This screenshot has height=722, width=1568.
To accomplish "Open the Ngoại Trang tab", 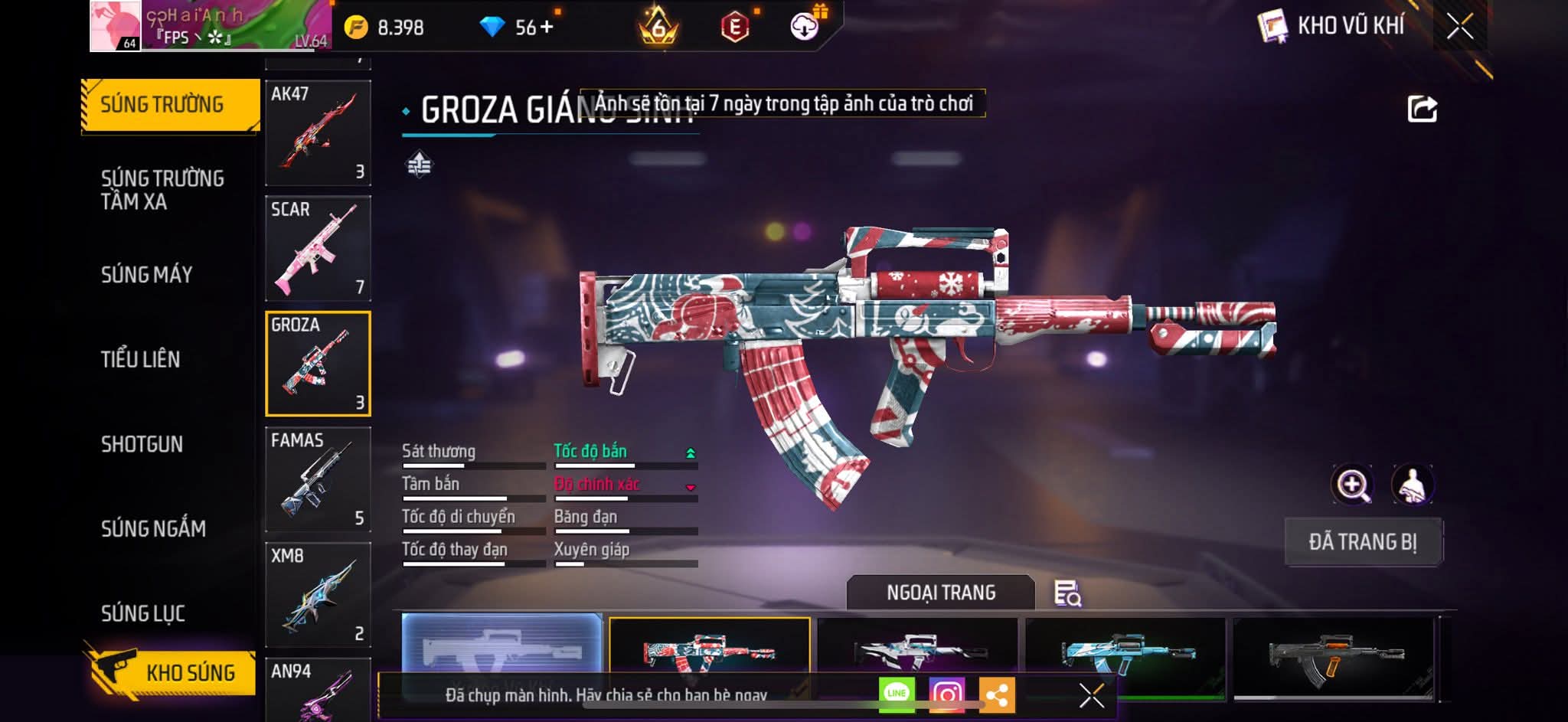I will tap(941, 593).
